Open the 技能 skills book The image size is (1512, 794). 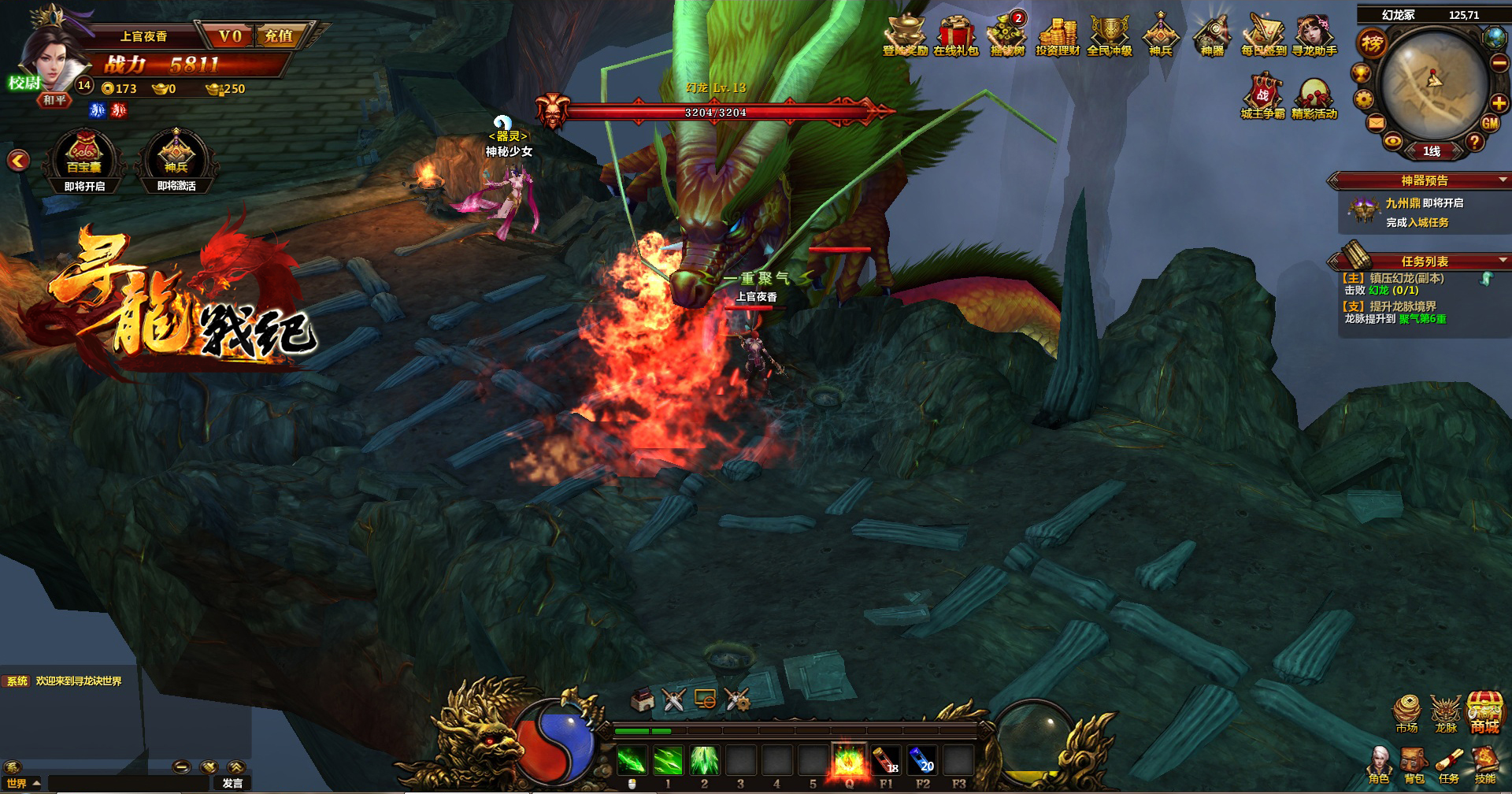[x=1484, y=766]
